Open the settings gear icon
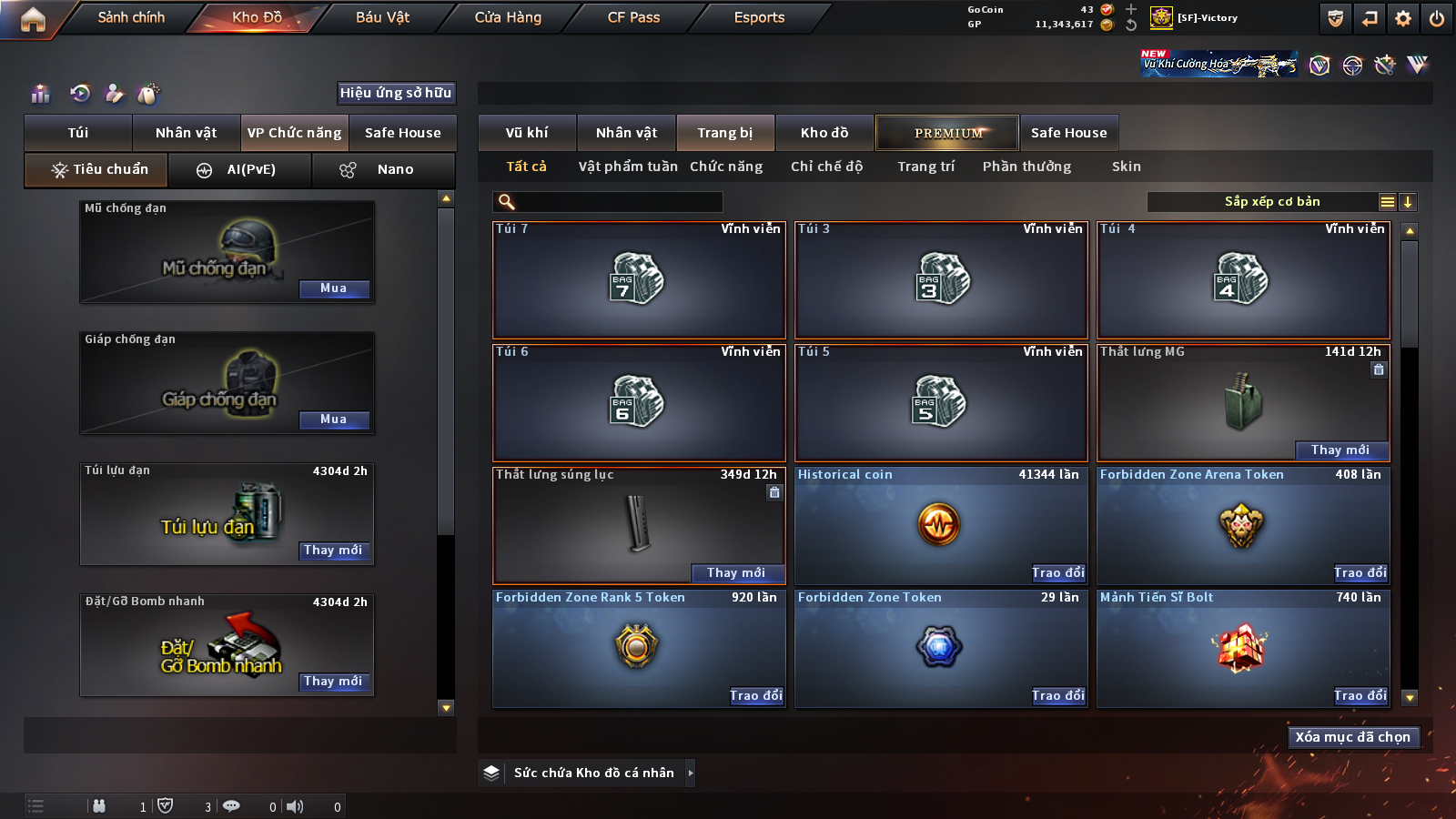Screen dimensions: 1456x819 (1403, 18)
